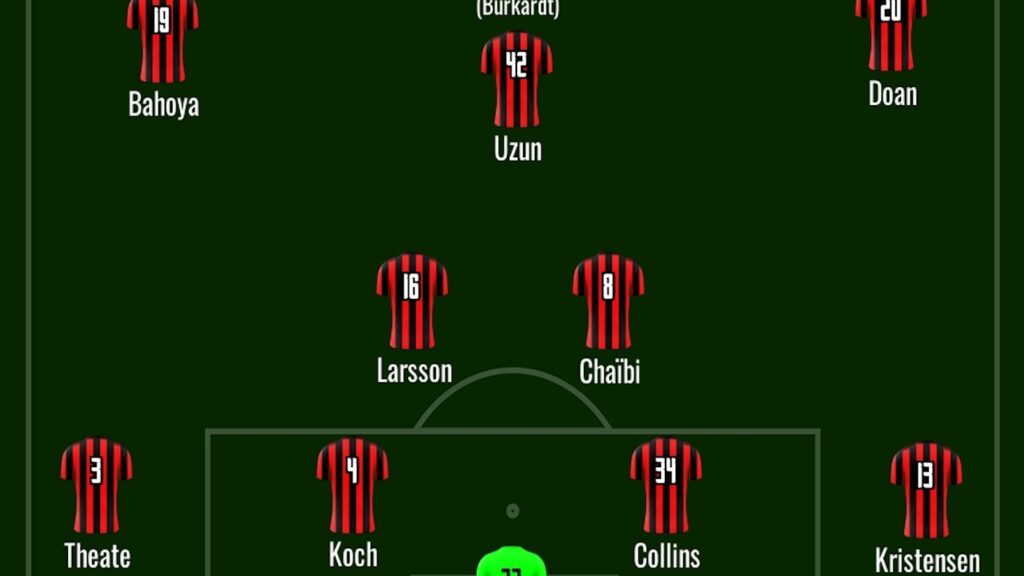Image resolution: width=1024 pixels, height=576 pixels.
Task: Select Collins' number 34 shirt
Action: [x=666, y=485]
